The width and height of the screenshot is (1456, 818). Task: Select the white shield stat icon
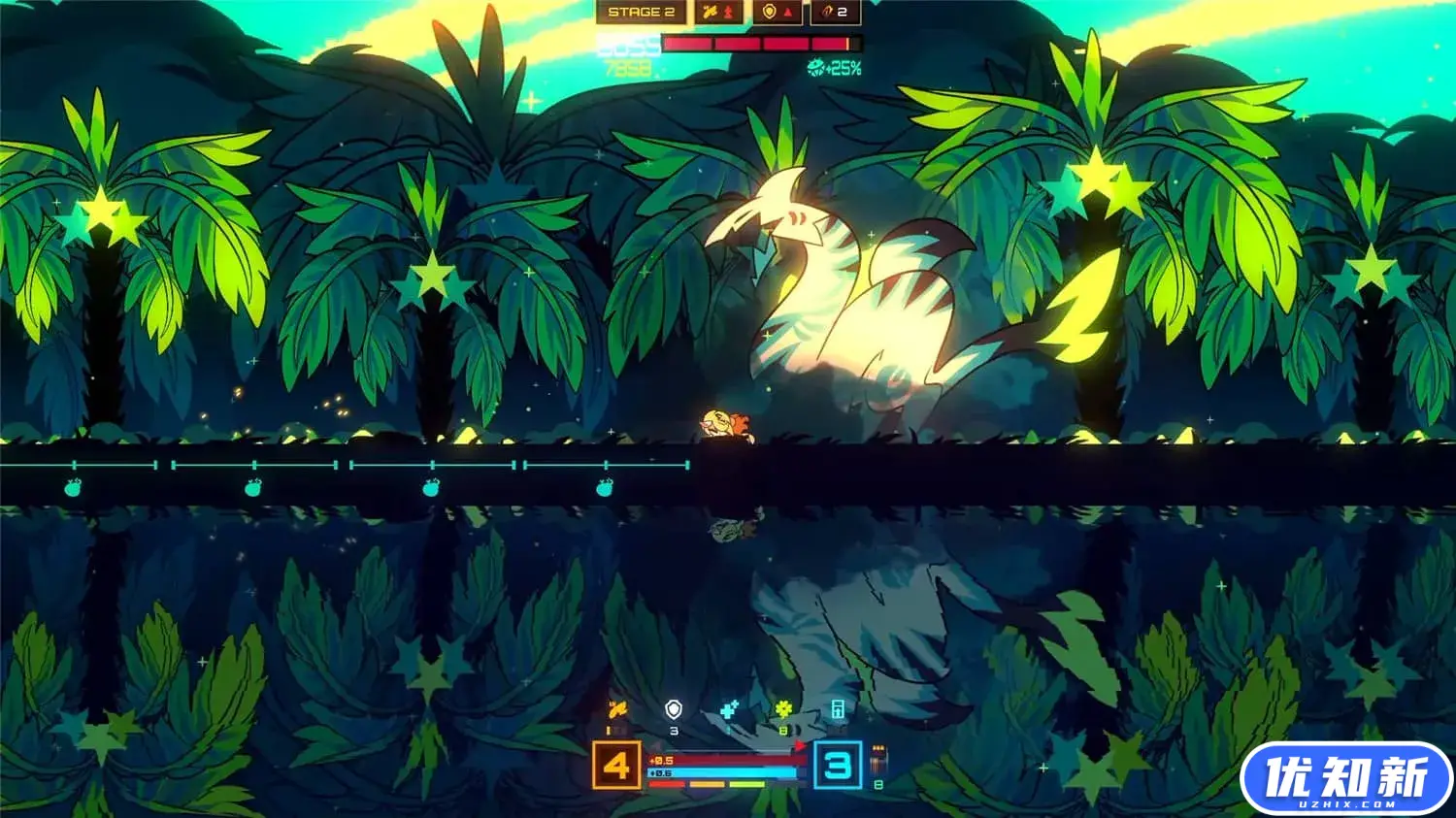(674, 711)
